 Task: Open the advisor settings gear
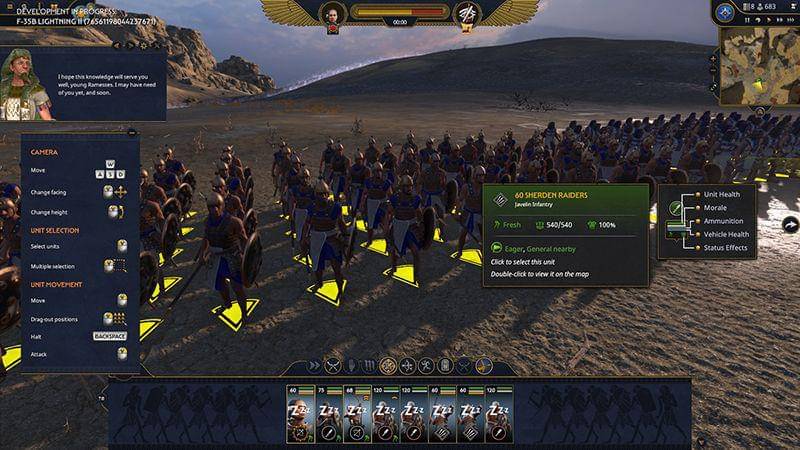coord(143,45)
